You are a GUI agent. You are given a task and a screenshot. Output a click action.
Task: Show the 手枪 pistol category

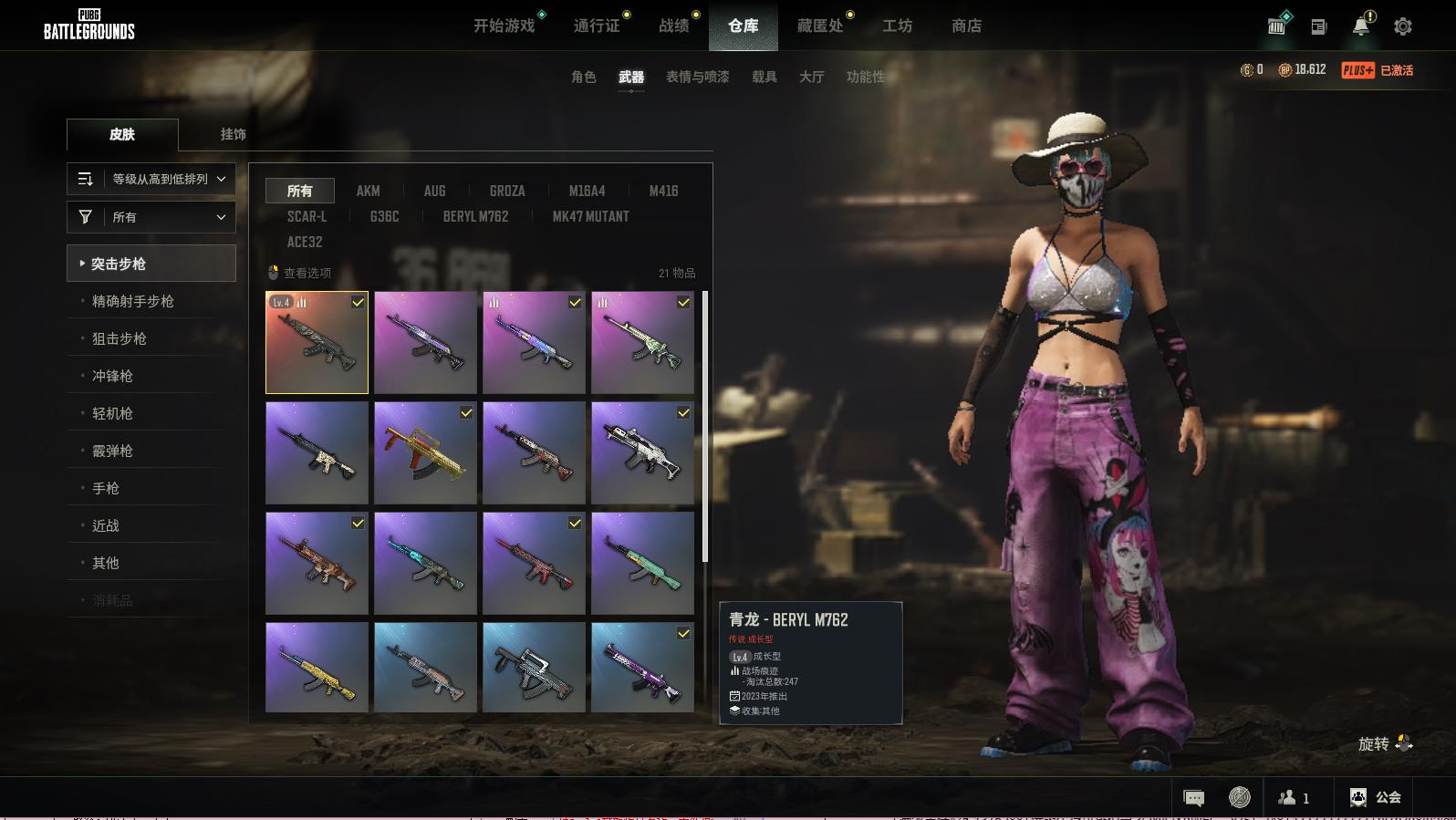(106, 488)
